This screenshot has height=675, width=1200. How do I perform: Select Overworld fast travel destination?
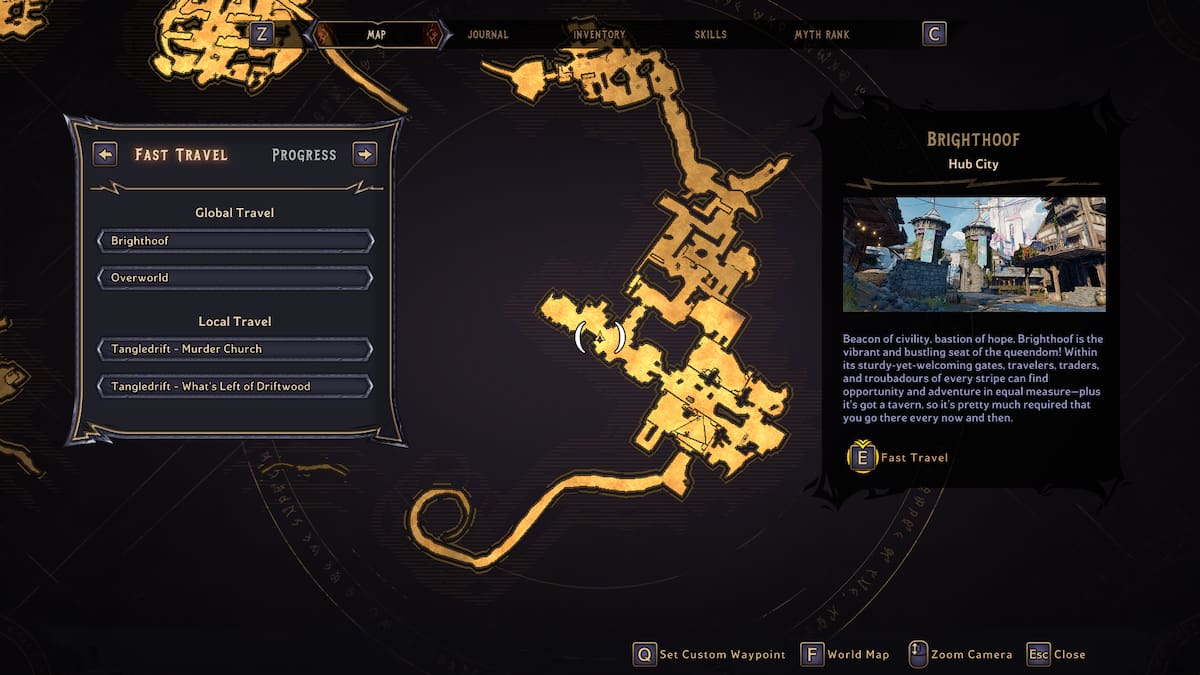[235, 277]
